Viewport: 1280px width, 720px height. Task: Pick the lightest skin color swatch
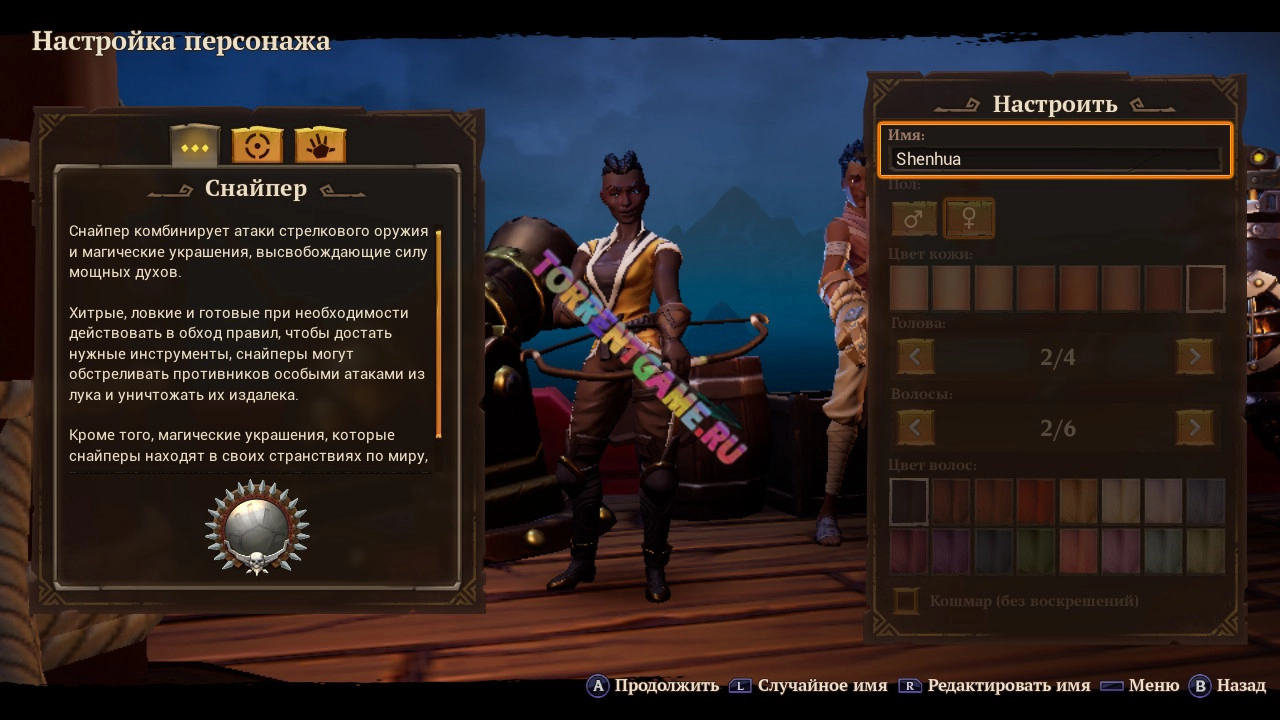click(x=909, y=289)
